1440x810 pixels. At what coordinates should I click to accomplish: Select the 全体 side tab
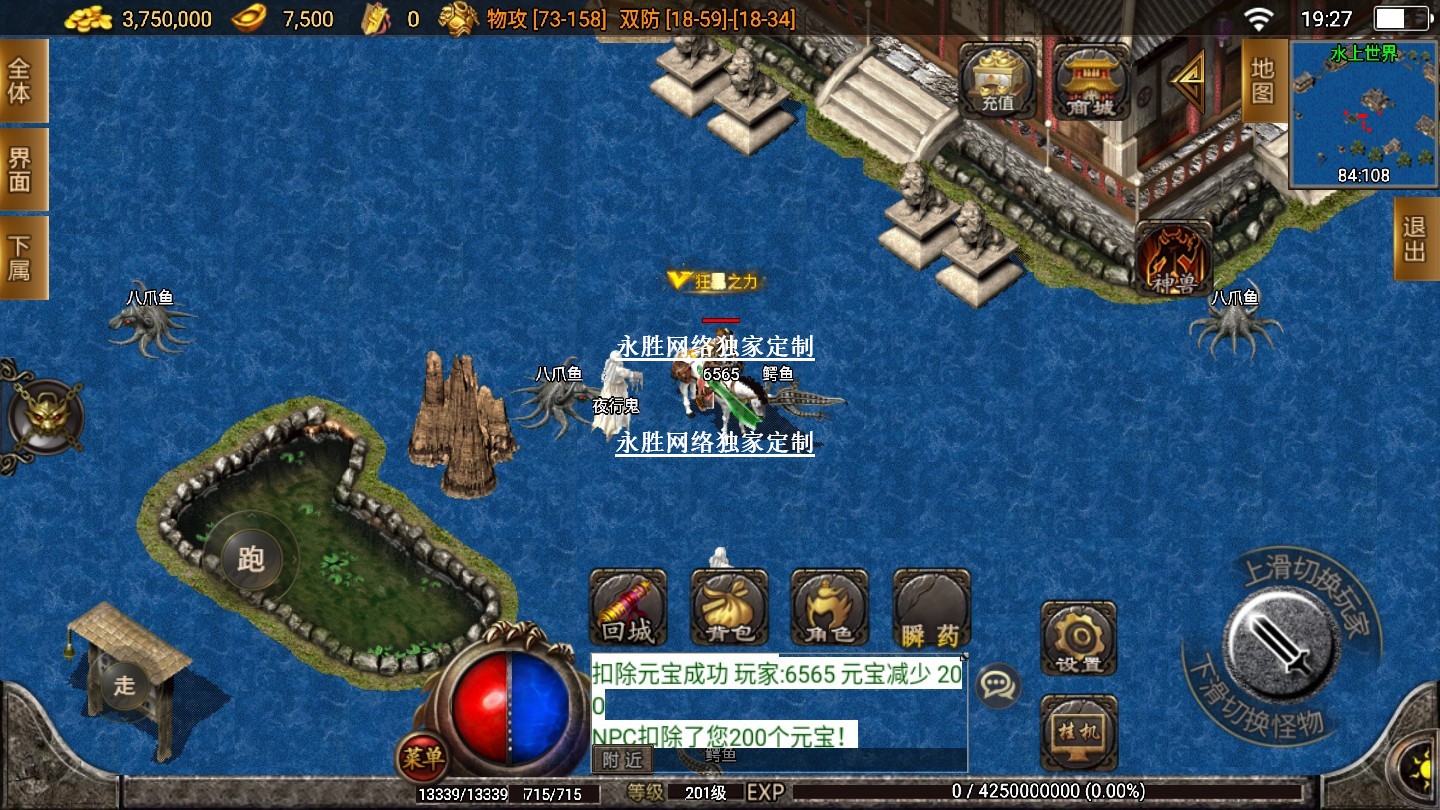pyautogui.click(x=21, y=81)
